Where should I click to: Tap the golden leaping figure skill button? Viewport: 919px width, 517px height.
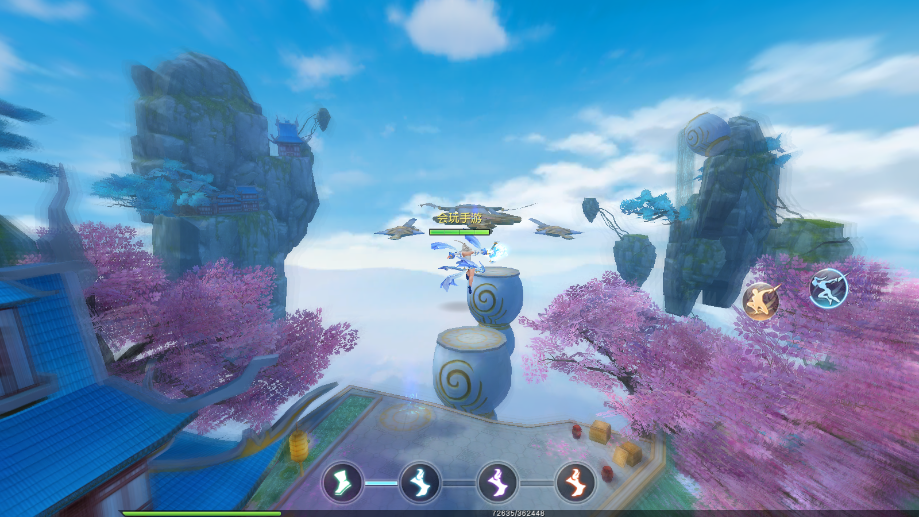tap(762, 301)
